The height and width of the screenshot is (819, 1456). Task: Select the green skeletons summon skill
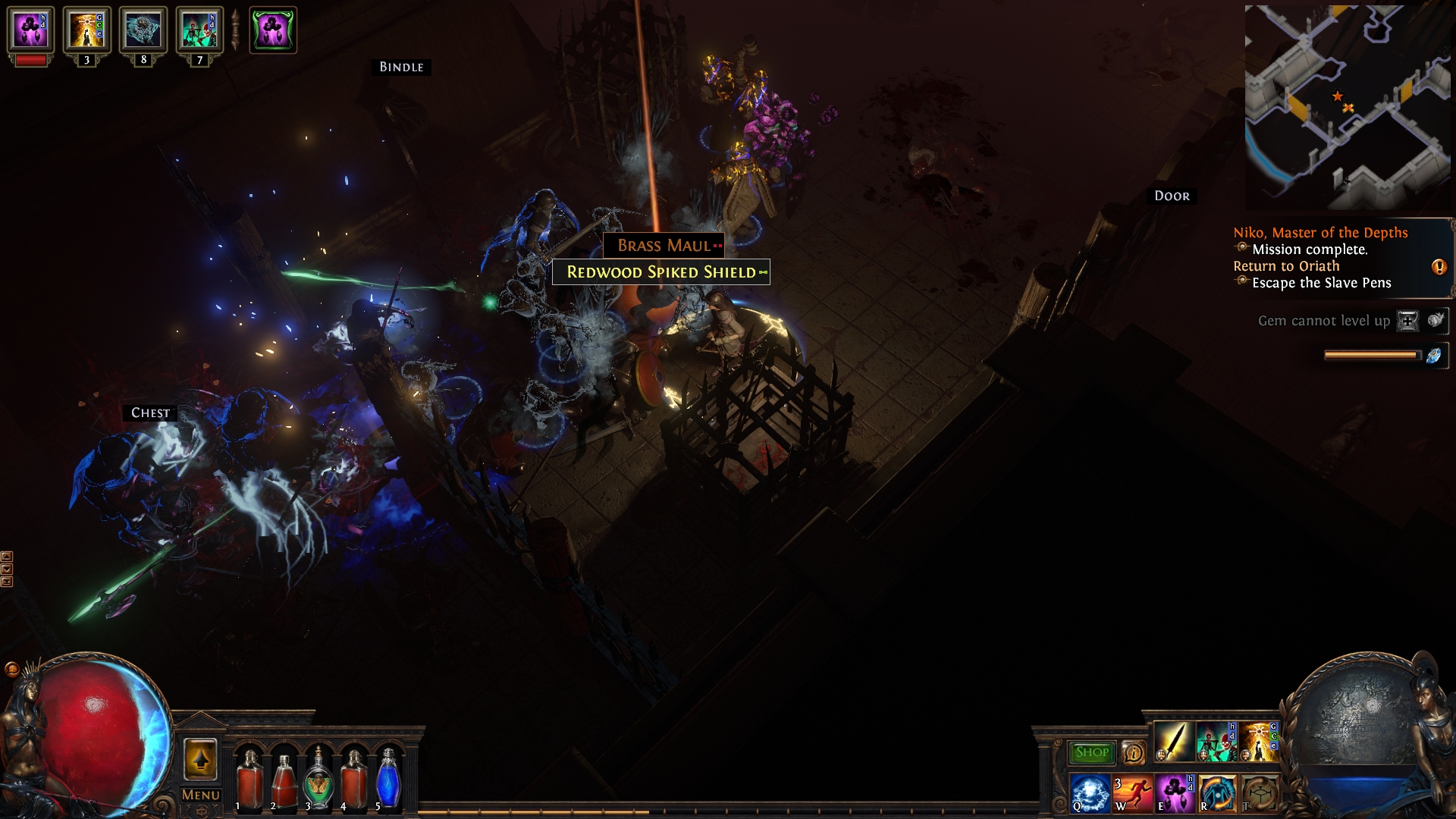tap(1216, 742)
